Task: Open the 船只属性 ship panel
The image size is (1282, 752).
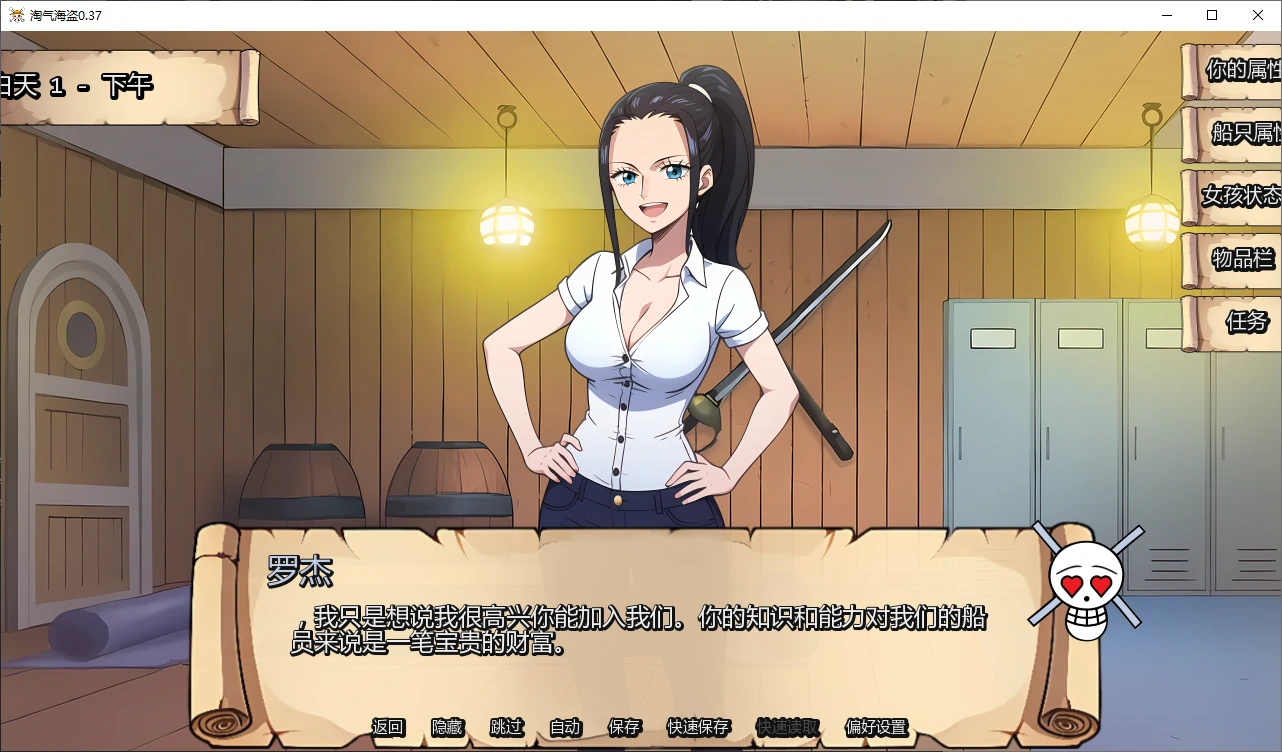Action: (x=1238, y=133)
